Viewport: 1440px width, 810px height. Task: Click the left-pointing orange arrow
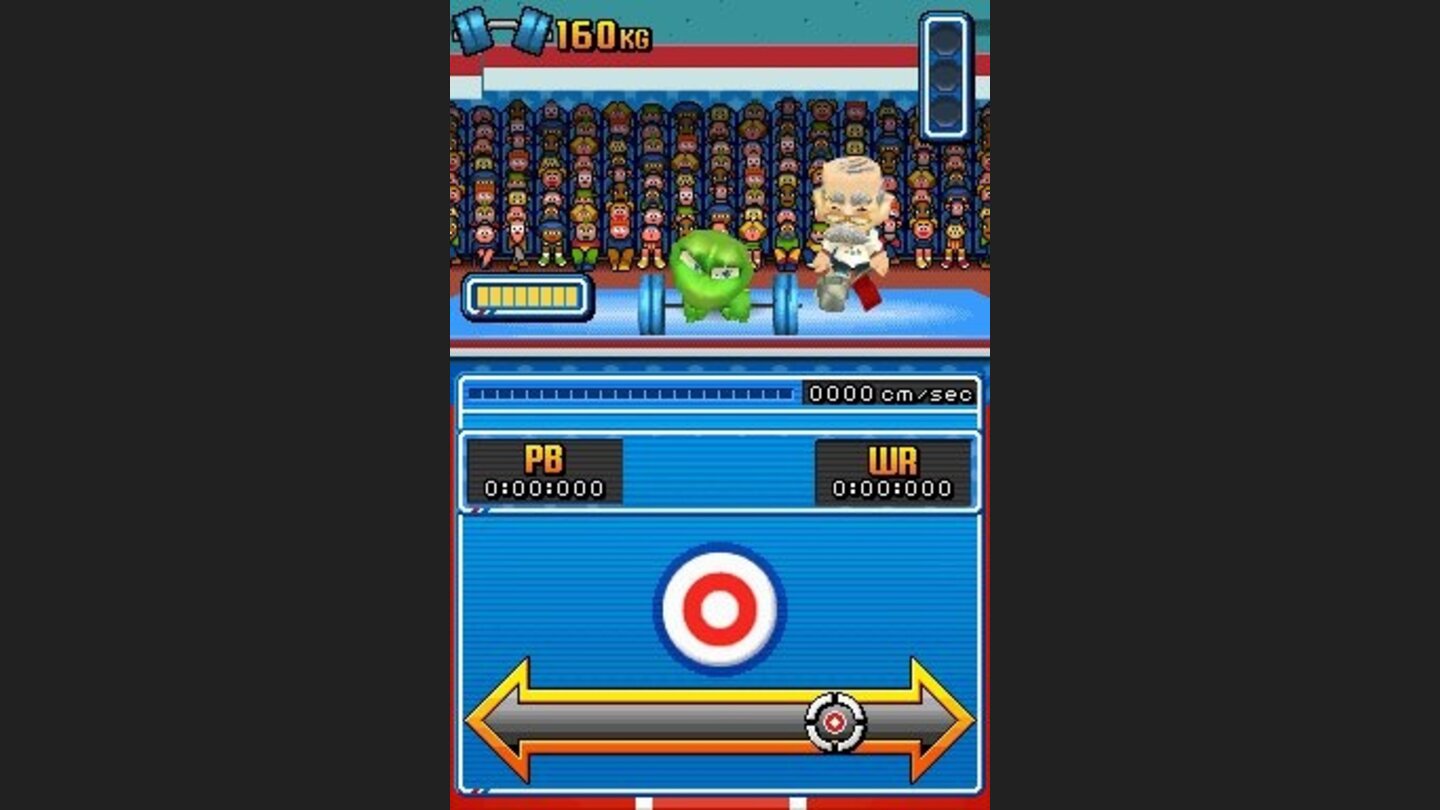pyautogui.click(x=500, y=719)
